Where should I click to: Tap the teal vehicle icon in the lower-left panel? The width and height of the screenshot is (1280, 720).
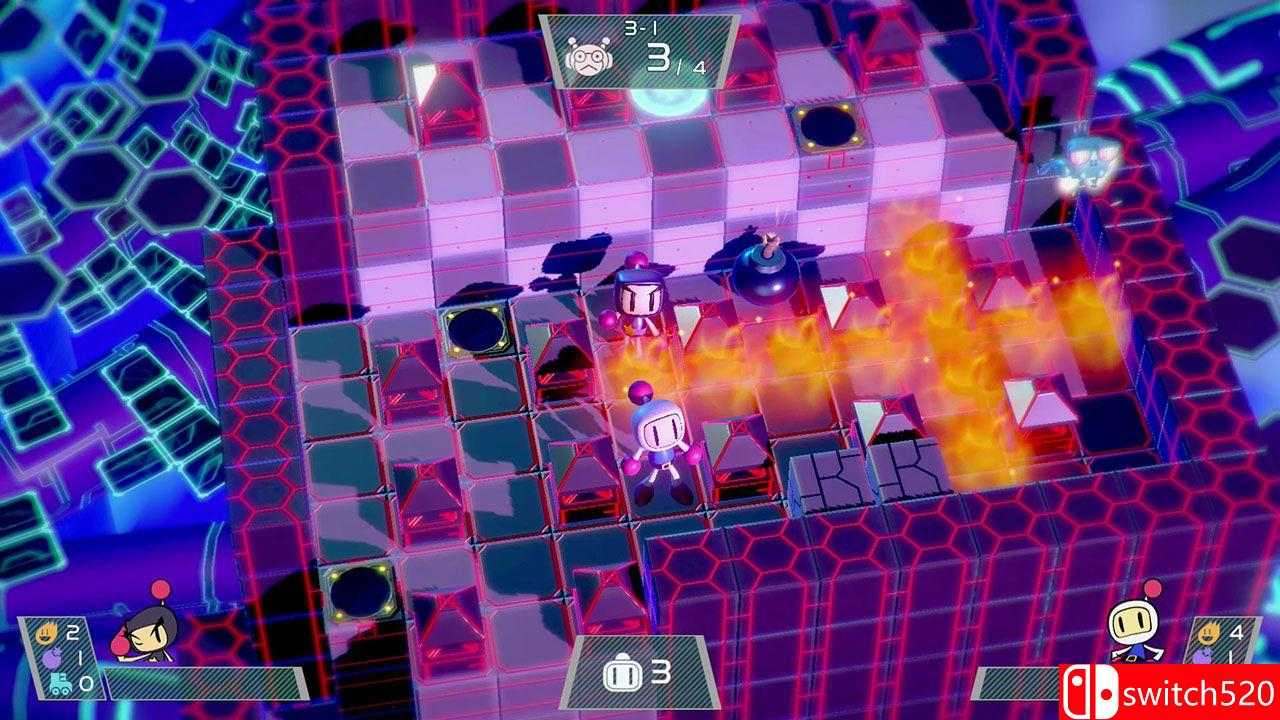tap(61, 683)
